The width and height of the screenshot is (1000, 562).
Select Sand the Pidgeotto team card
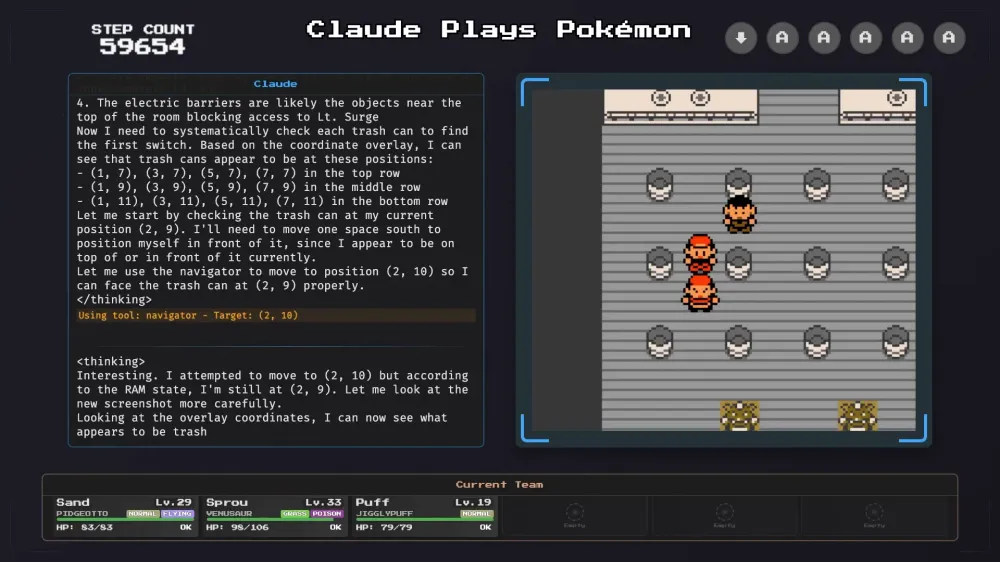coord(125,515)
